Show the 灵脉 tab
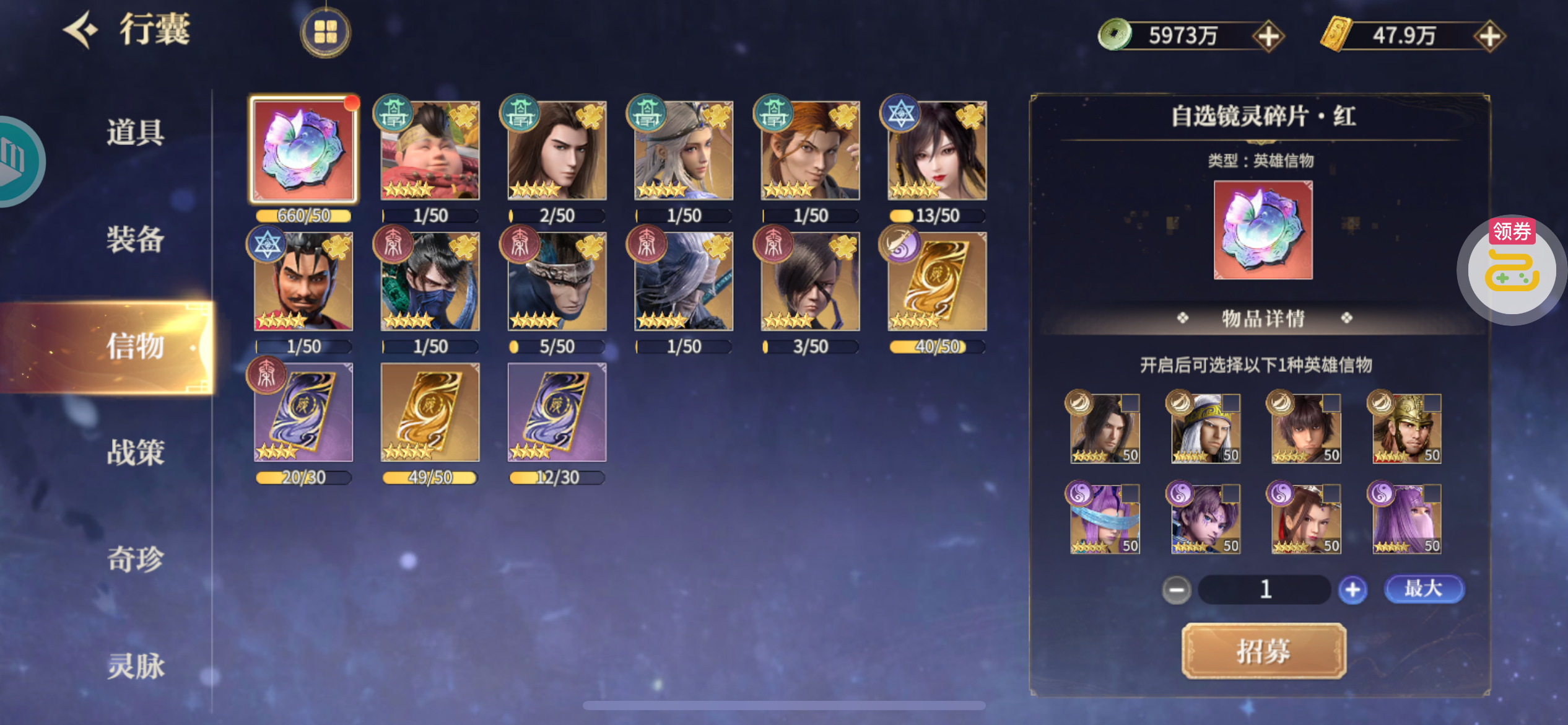1568x725 pixels. (x=135, y=666)
